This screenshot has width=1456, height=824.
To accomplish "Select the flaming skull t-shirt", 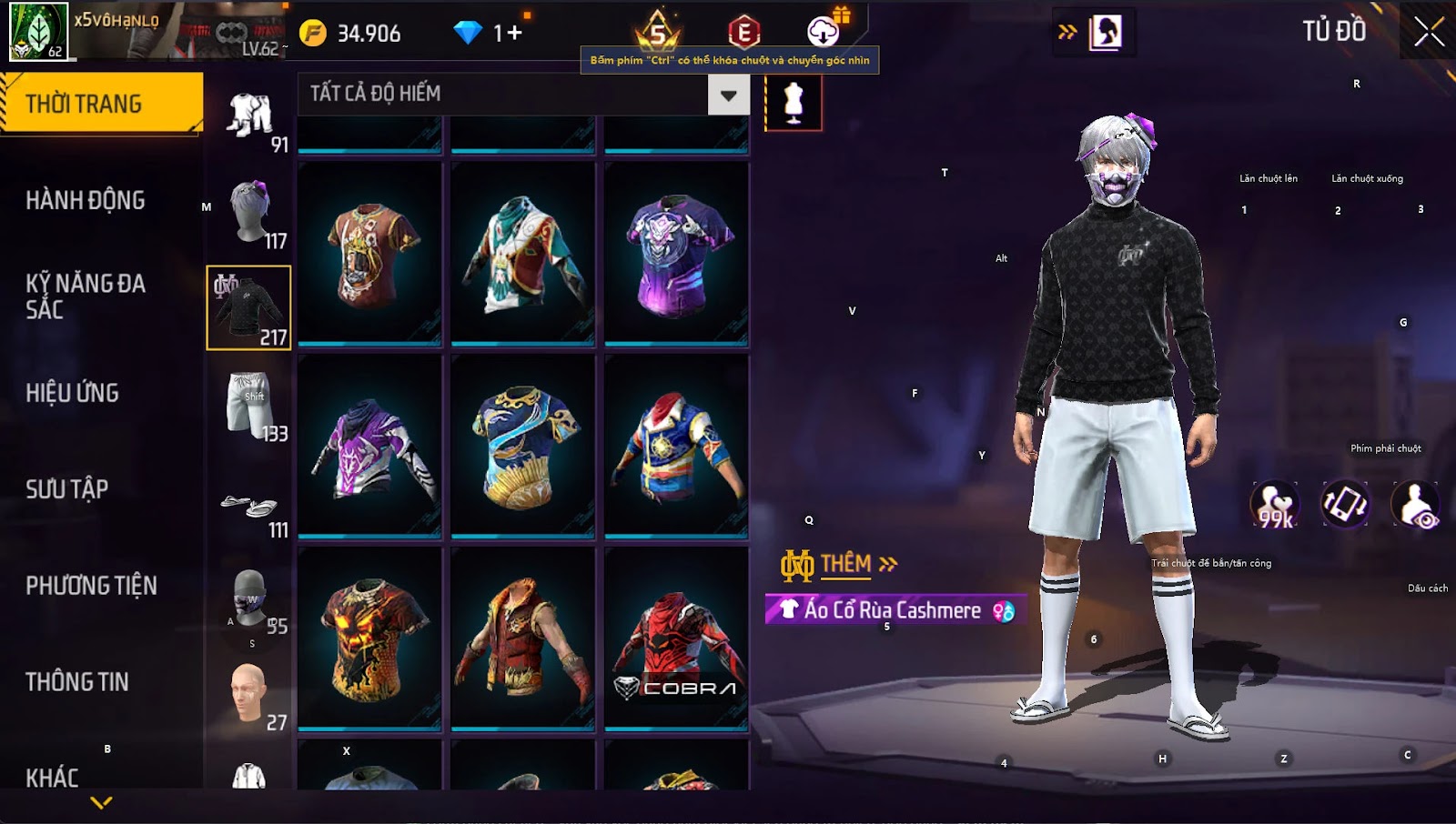I will [369, 638].
